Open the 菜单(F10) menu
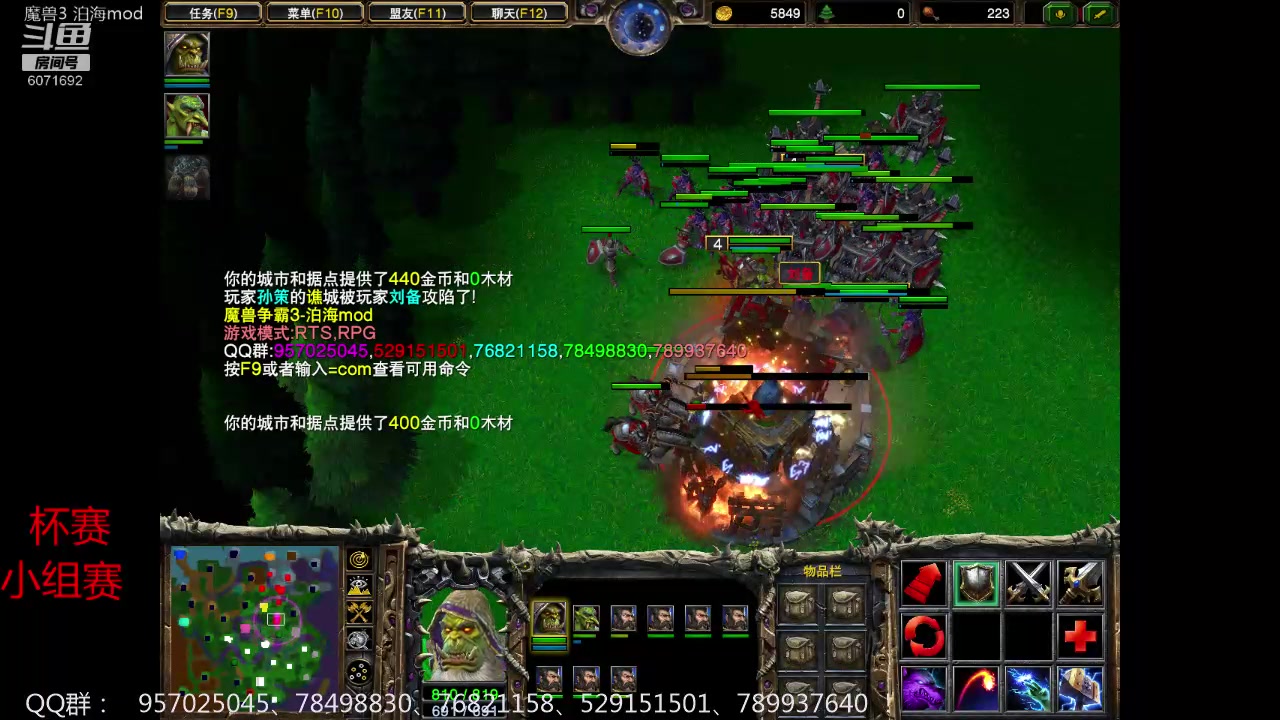 [x=315, y=13]
